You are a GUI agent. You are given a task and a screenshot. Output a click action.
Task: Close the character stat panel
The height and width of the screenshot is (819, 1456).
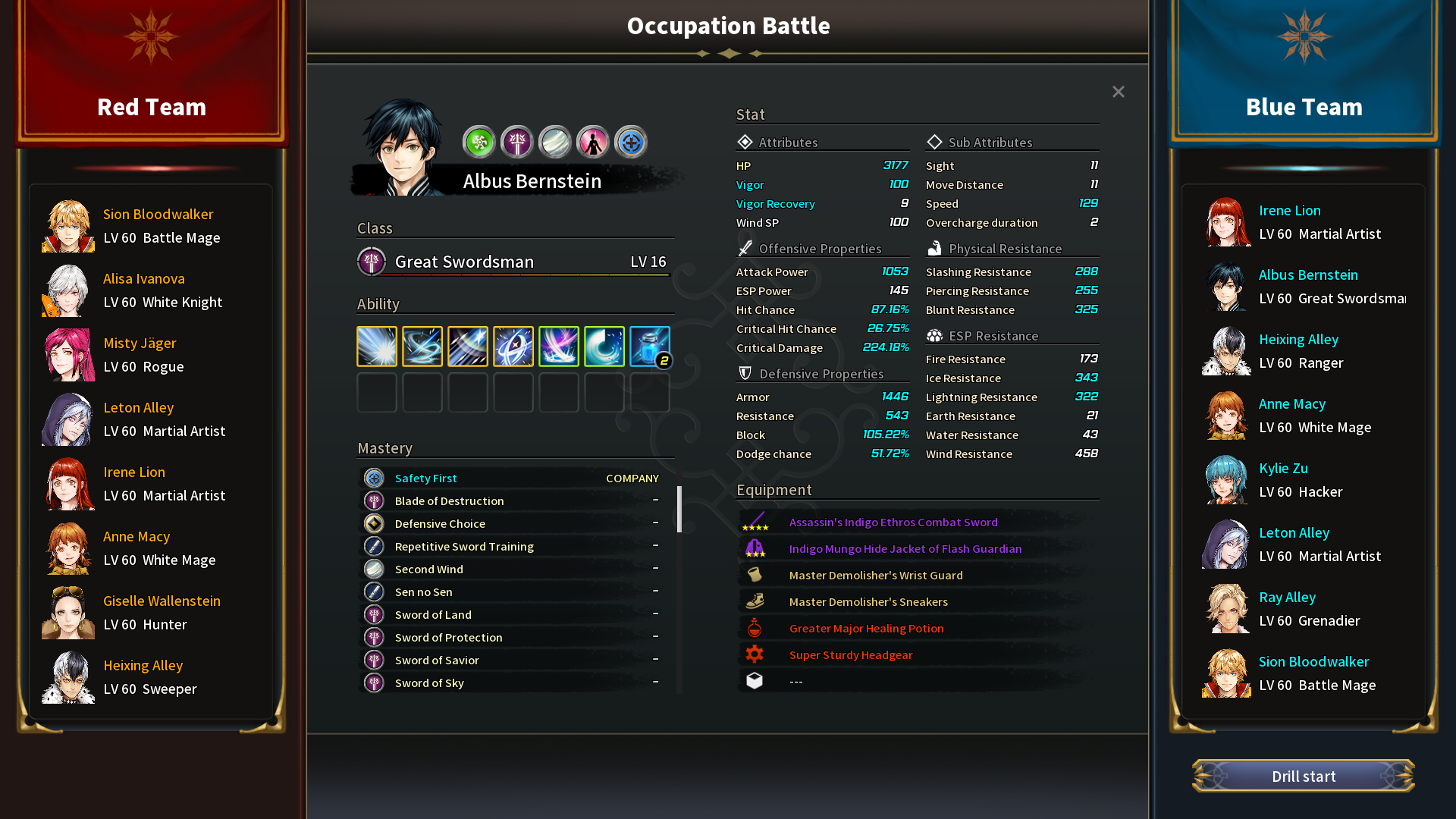1118,92
